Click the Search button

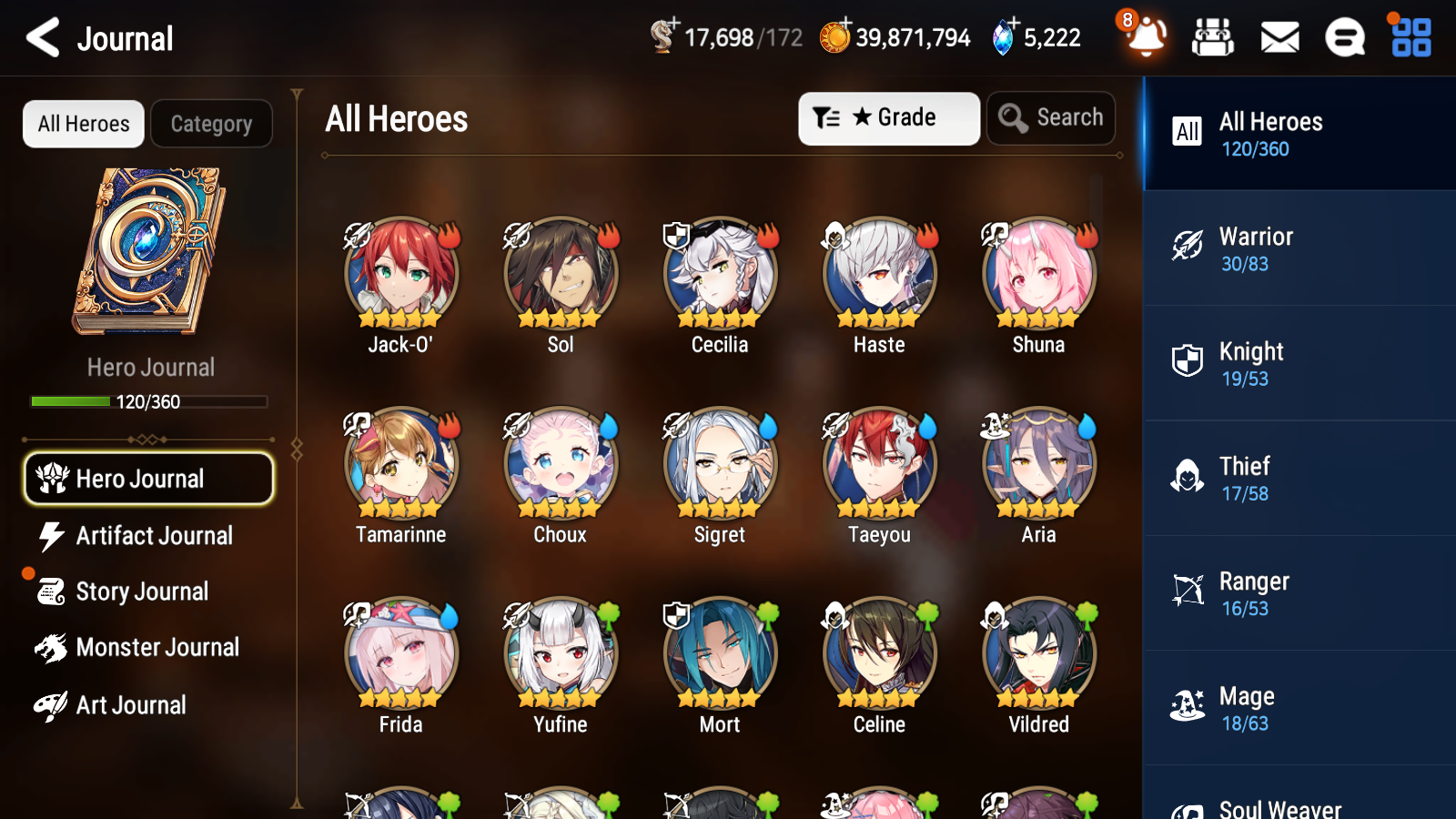coord(1051,117)
